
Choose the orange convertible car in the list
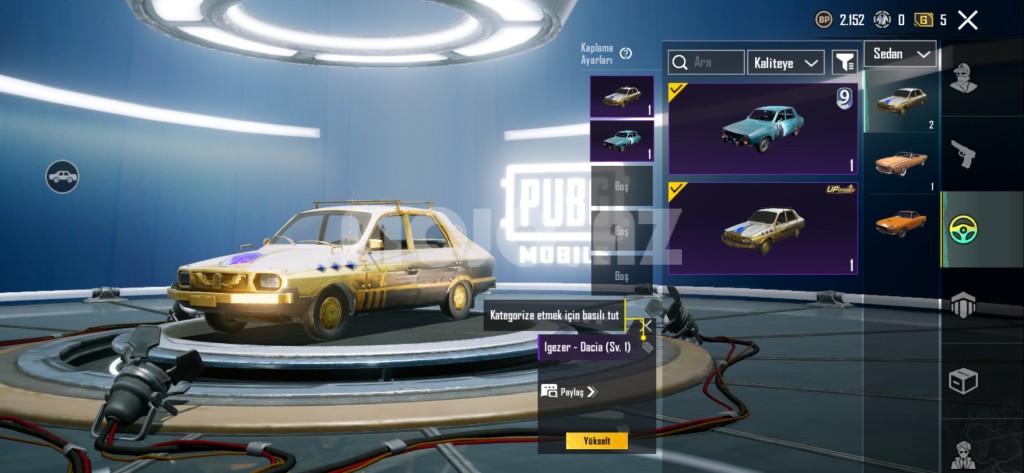point(901,163)
